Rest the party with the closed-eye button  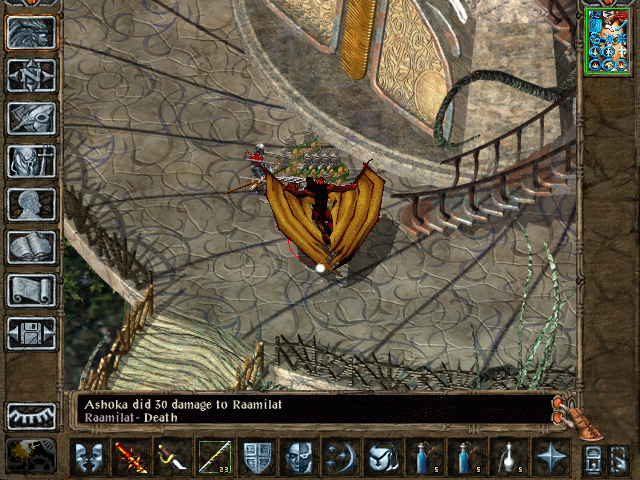pyautogui.click(x=31, y=415)
